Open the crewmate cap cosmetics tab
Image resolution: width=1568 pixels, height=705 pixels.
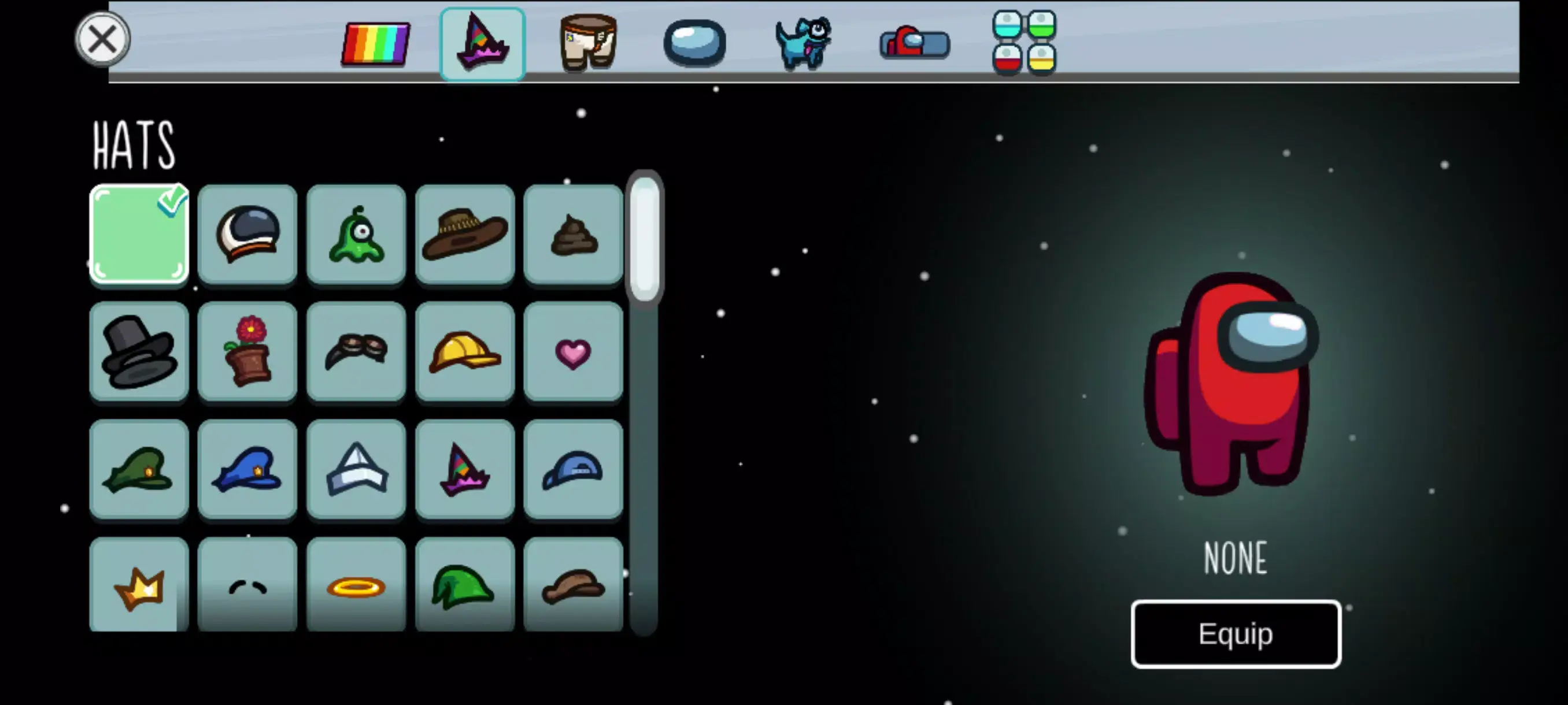pos(913,43)
